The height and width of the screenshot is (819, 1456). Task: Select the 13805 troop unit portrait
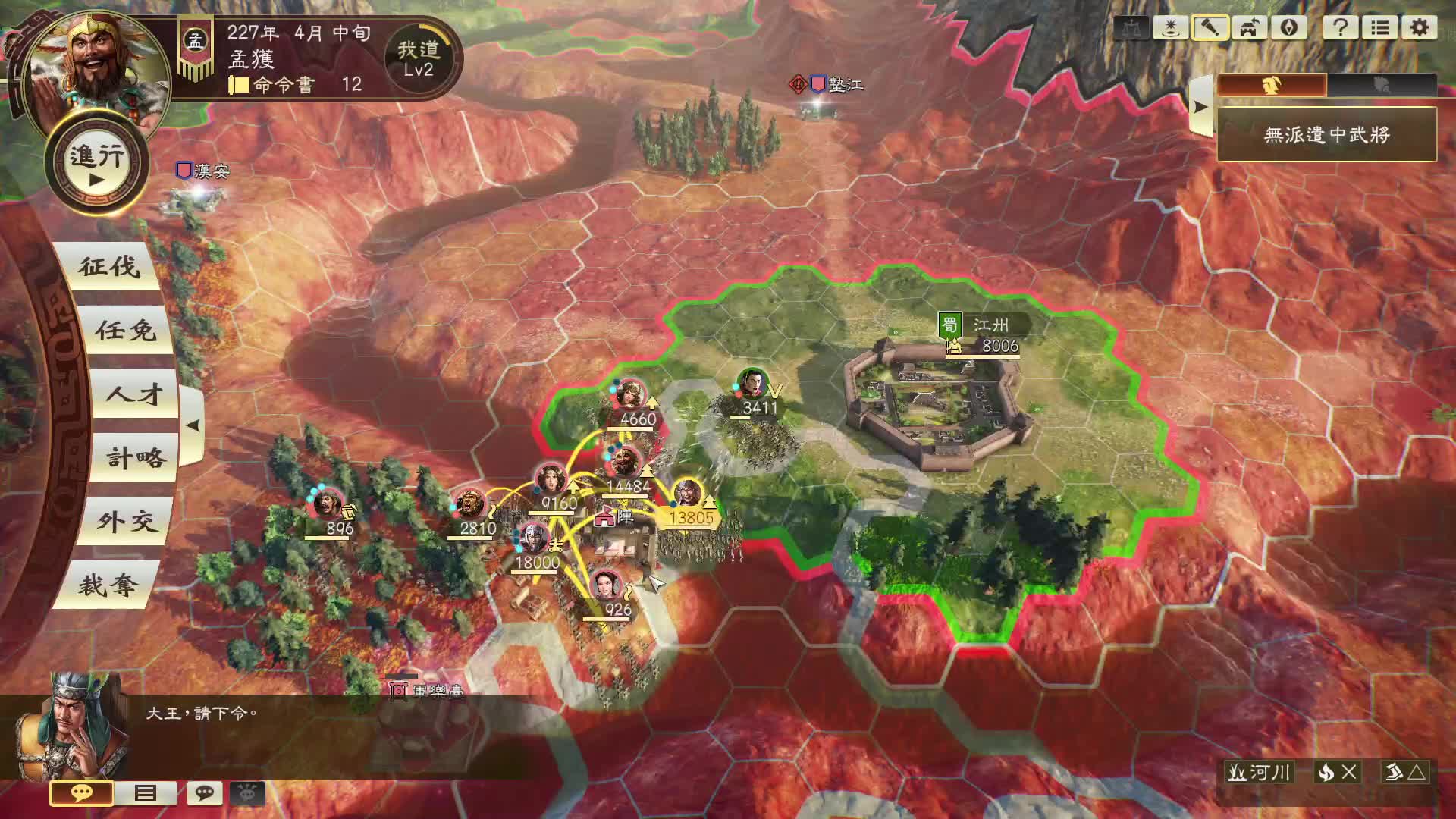(x=687, y=493)
